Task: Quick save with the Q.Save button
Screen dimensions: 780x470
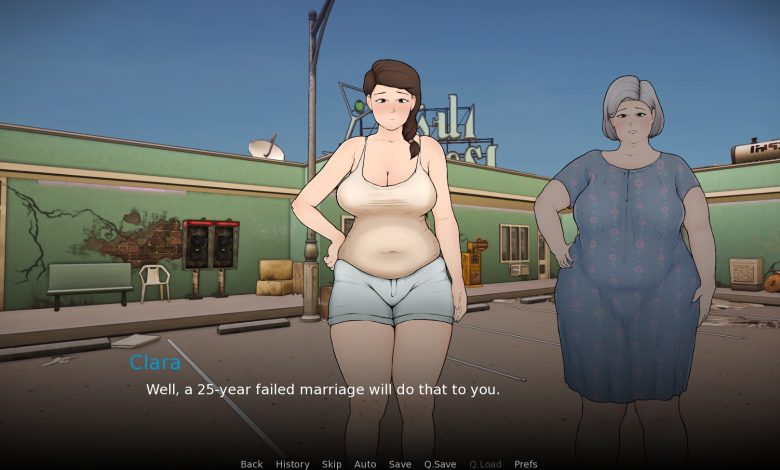Action: tap(440, 464)
